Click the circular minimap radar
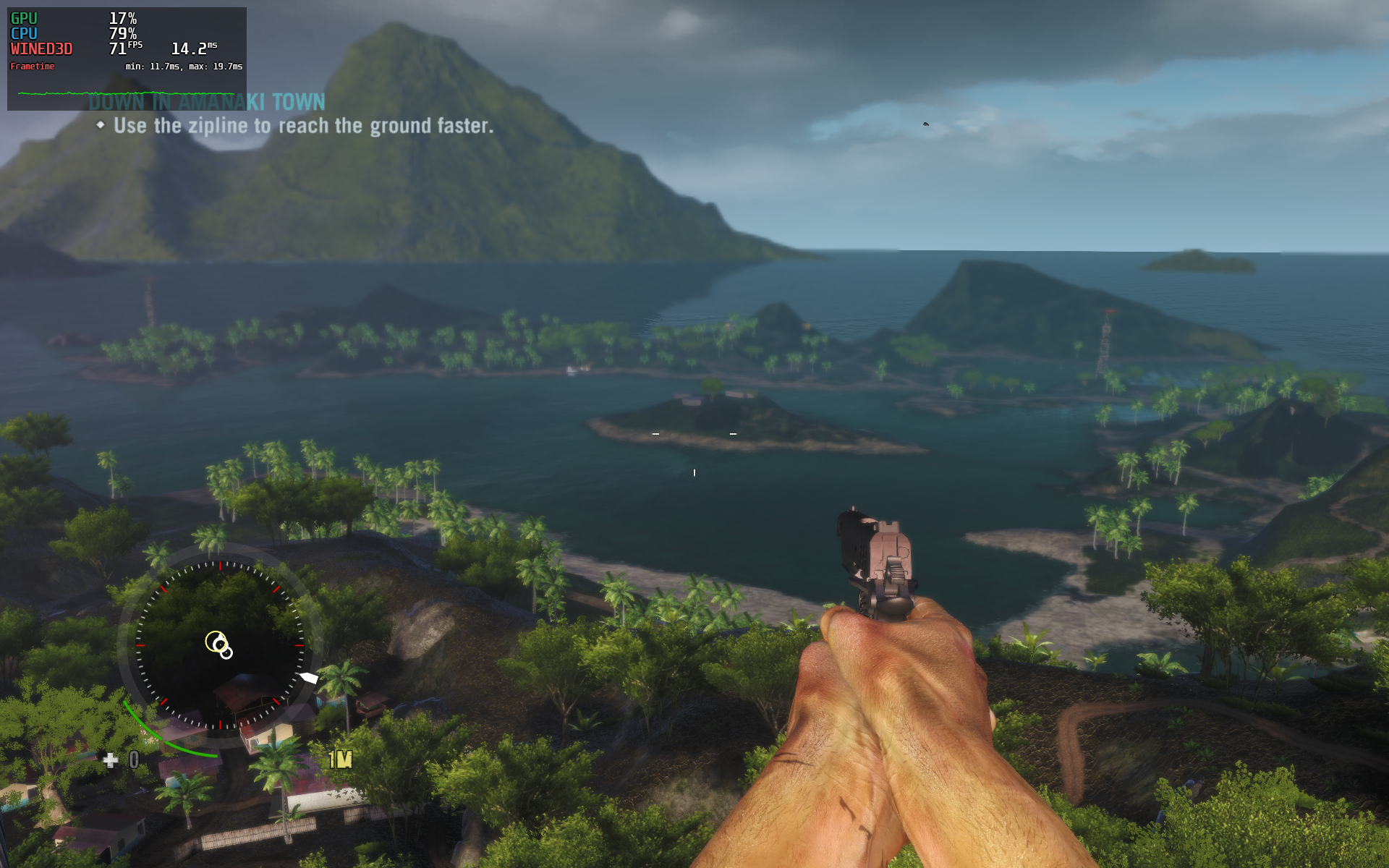The height and width of the screenshot is (868, 1389). (220, 644)
